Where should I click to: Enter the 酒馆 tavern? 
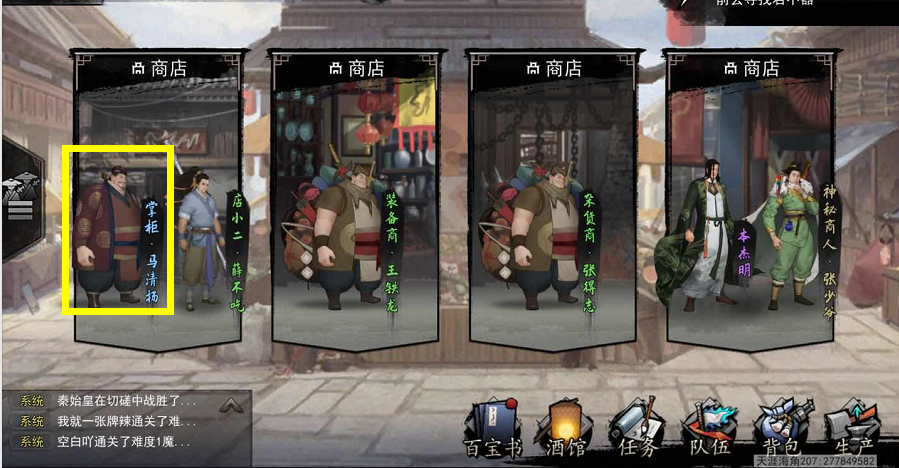point(561,428)
